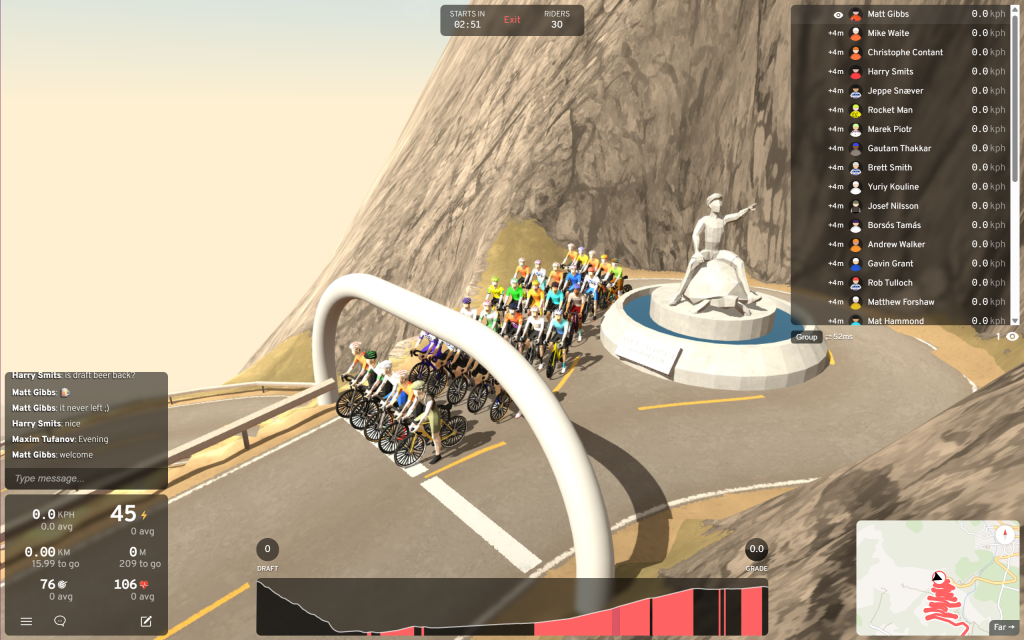The width and height of the screenshot is (1024, 640).
Task: Select rider Mike Waite in the list
Action: coord(888,33)
